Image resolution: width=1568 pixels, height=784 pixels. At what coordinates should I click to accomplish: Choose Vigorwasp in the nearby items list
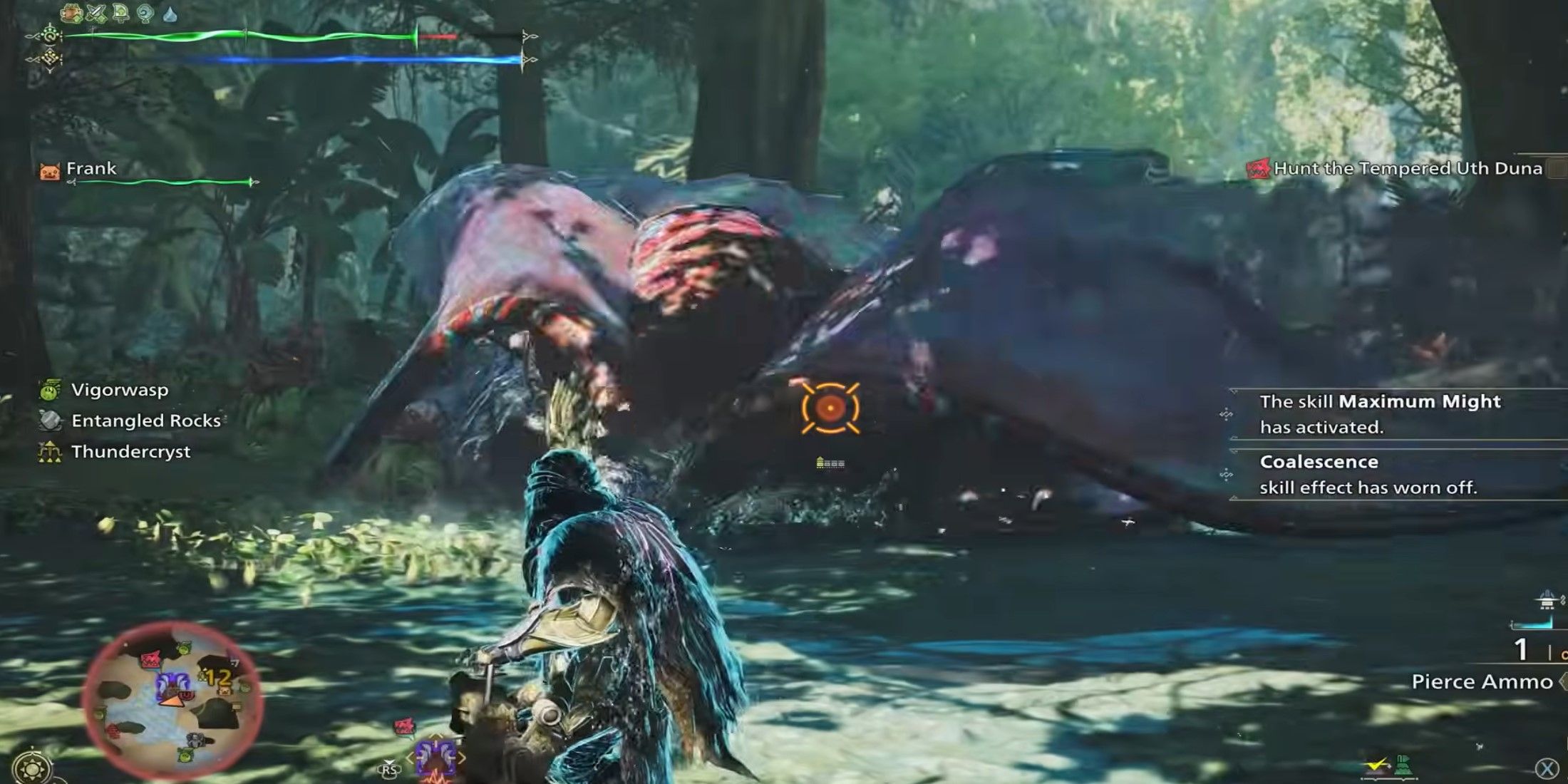pos(119,390)
